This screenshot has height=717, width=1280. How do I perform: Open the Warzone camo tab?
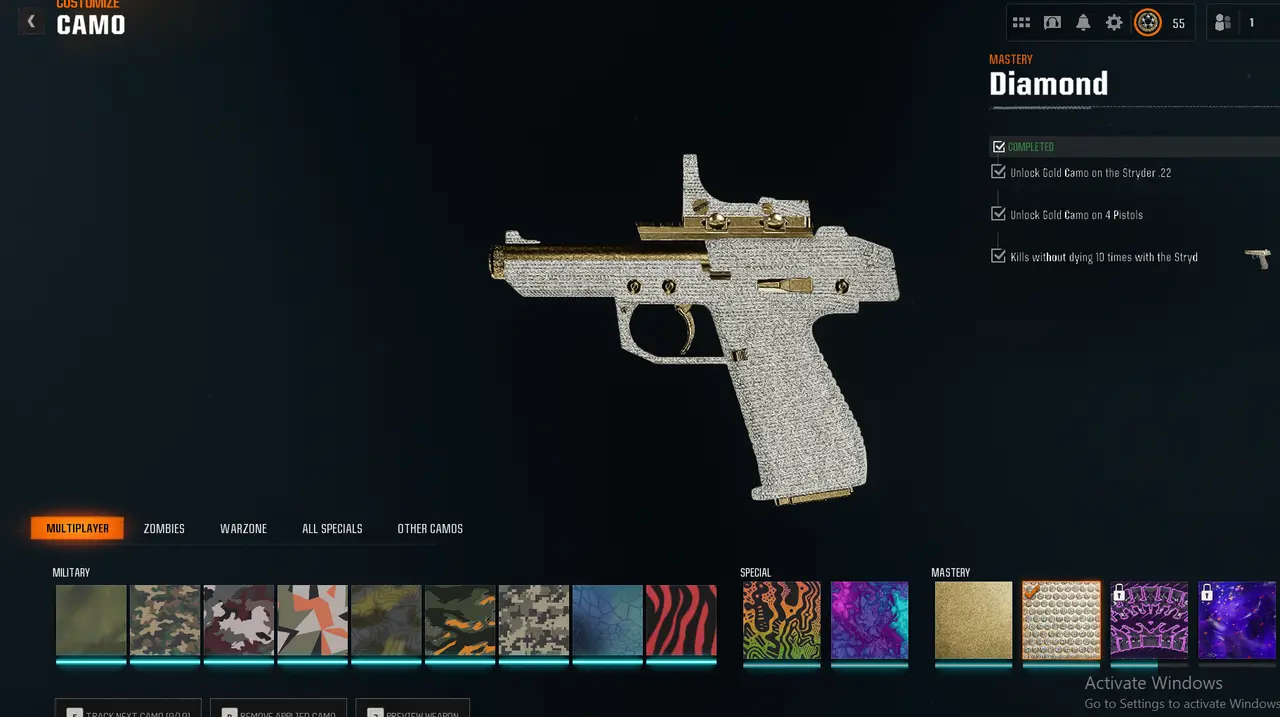point(243,528)
